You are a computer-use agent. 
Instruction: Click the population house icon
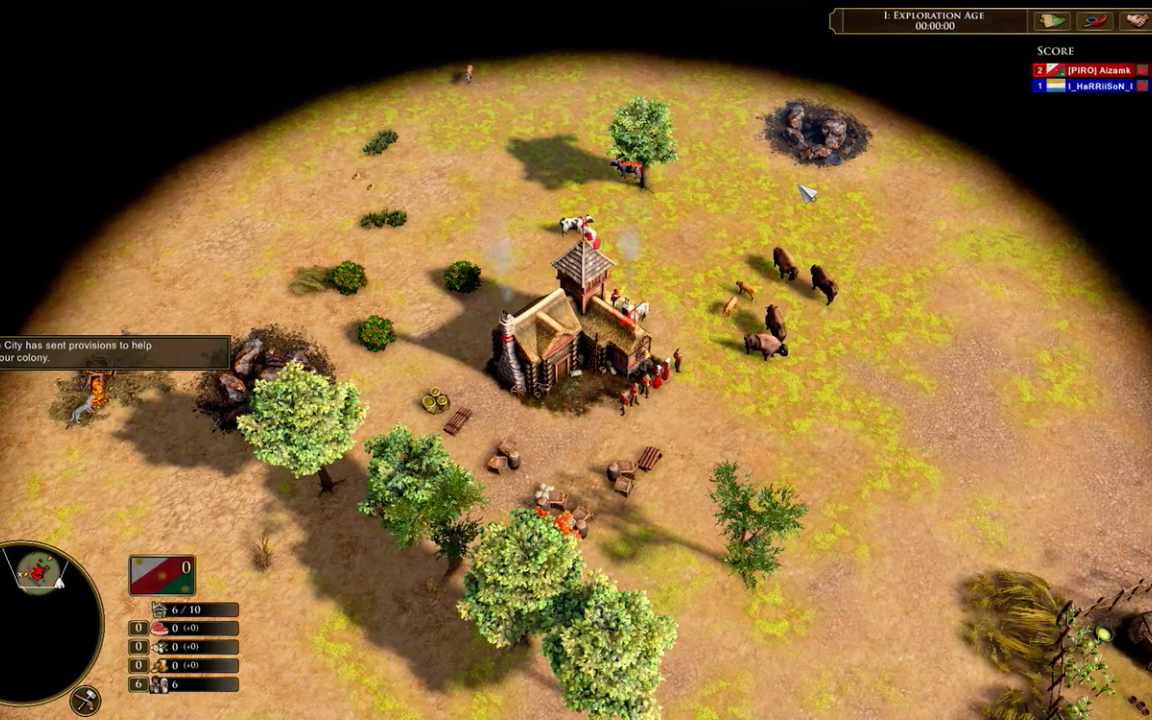pos(160,610)
